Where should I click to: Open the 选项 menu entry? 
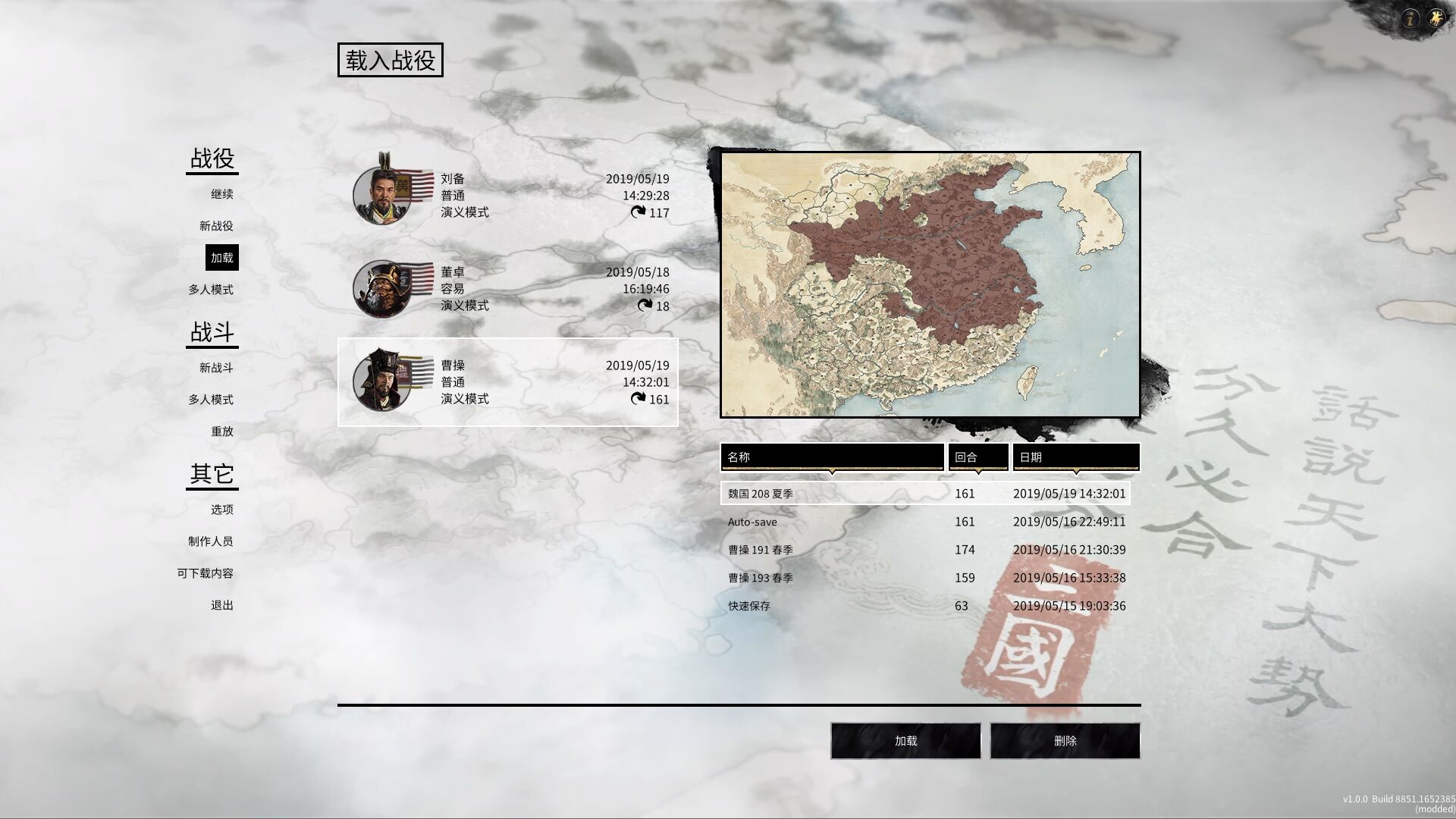[x=223, y=509]
